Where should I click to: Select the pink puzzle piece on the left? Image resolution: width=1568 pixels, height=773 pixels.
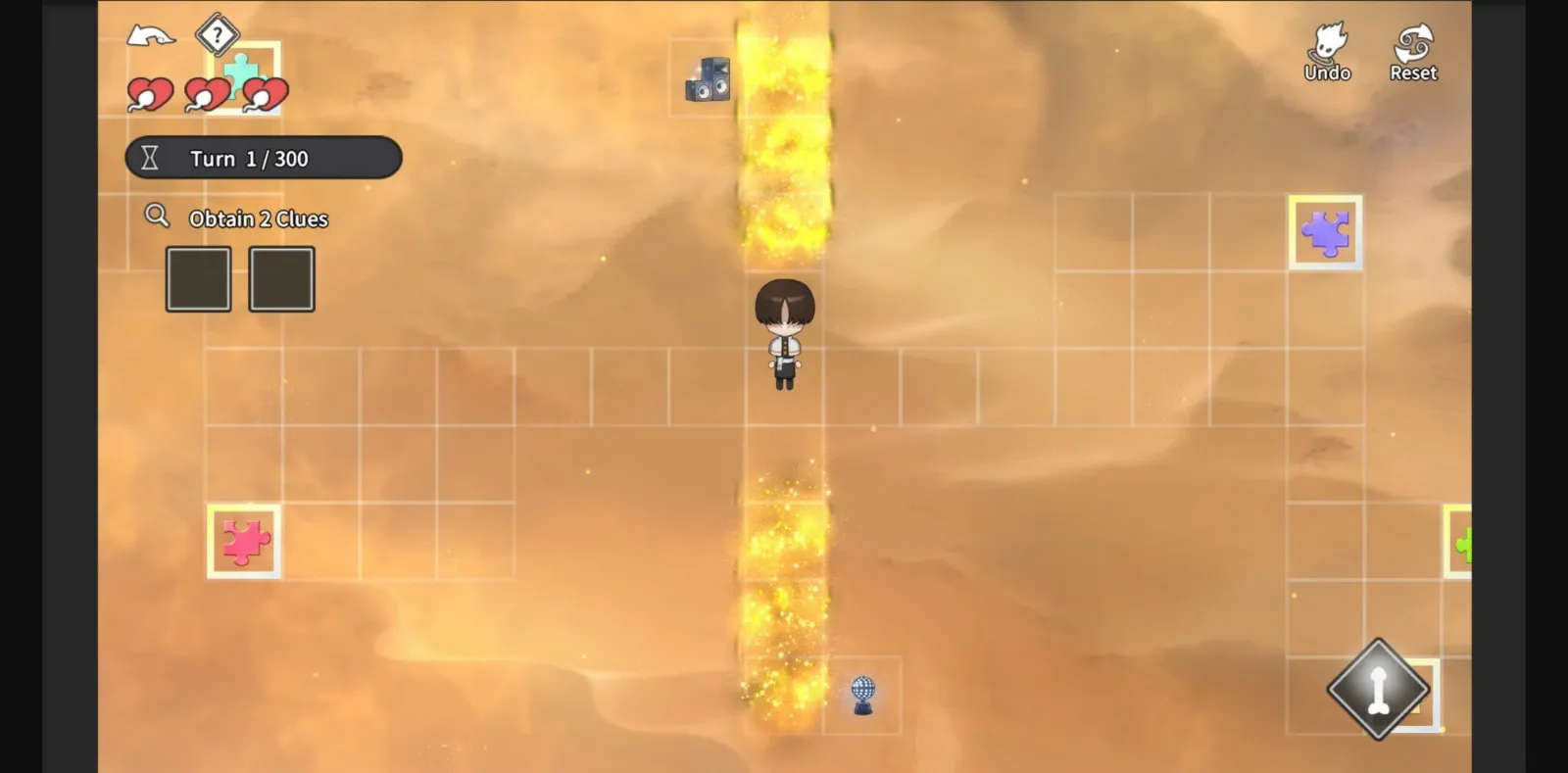click(x=242, y=540)
